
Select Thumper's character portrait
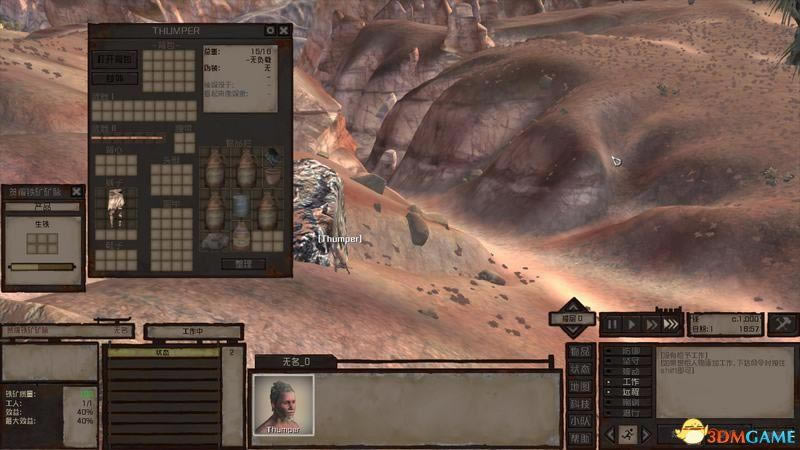coord(283,402)
